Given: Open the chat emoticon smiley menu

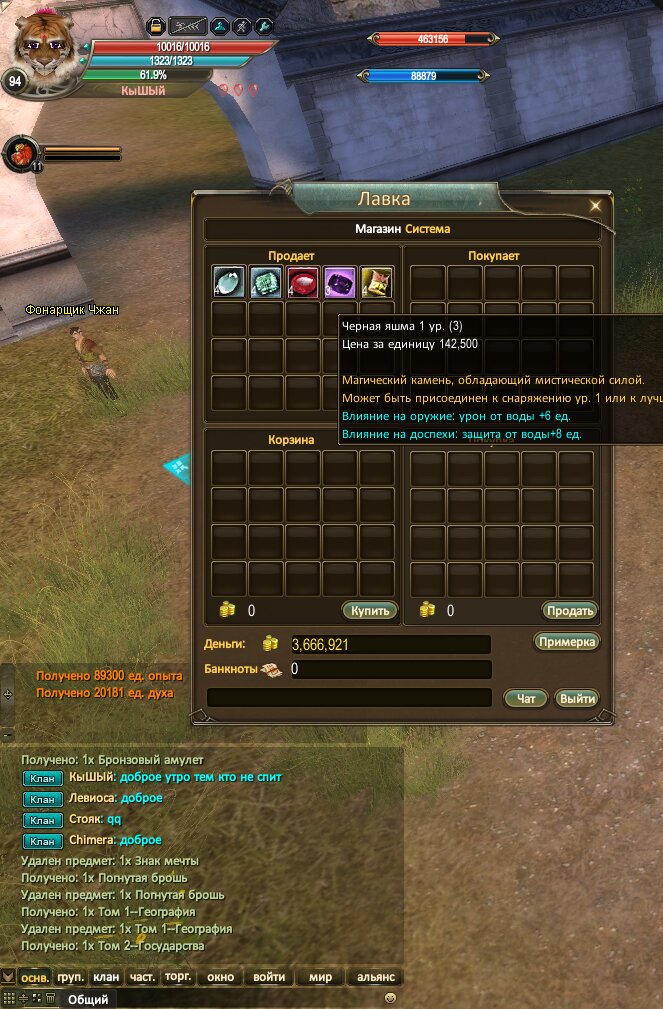Looking at the screenshot, I should 391,998.
